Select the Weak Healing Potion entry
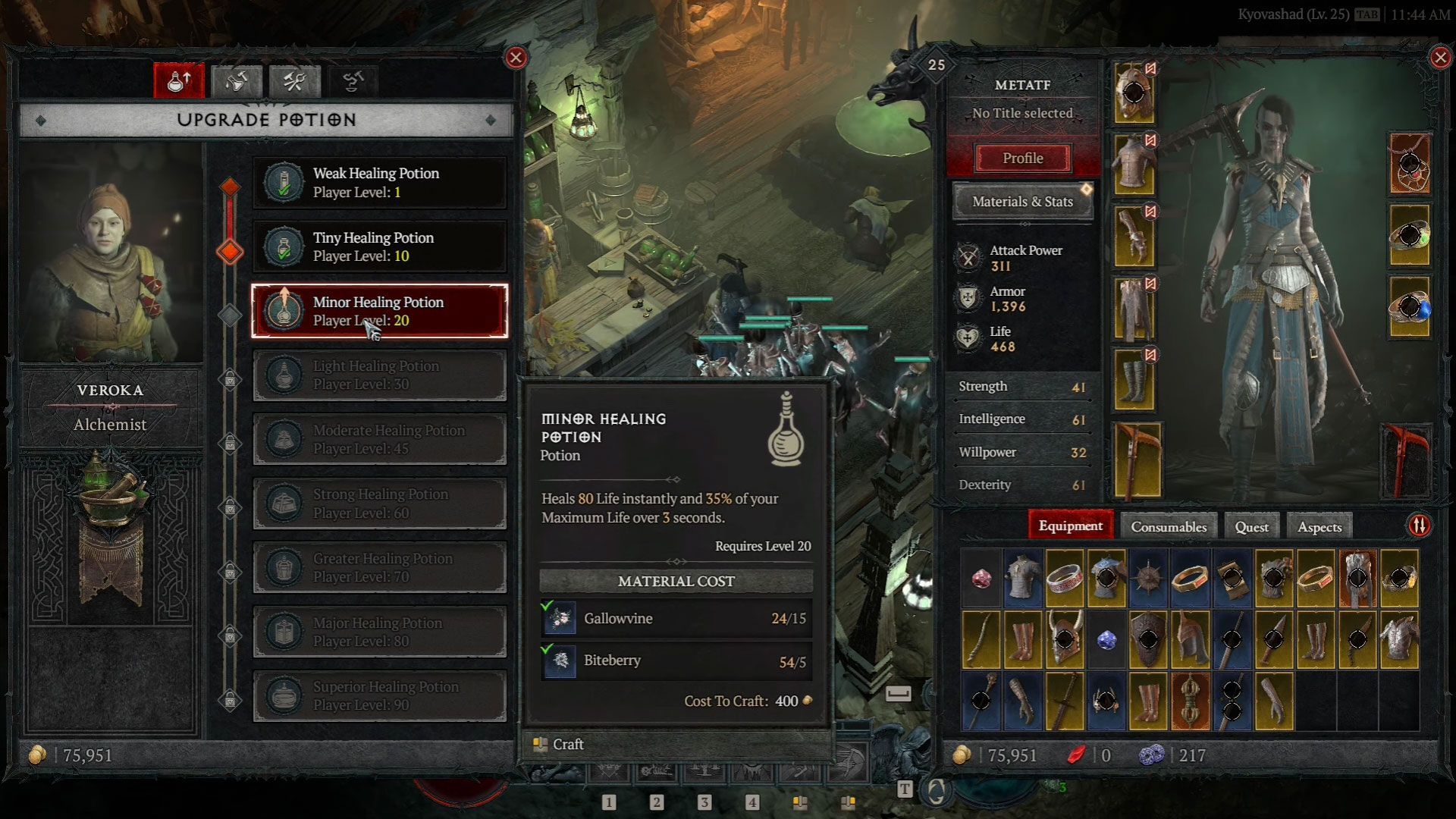 [379, 183]
